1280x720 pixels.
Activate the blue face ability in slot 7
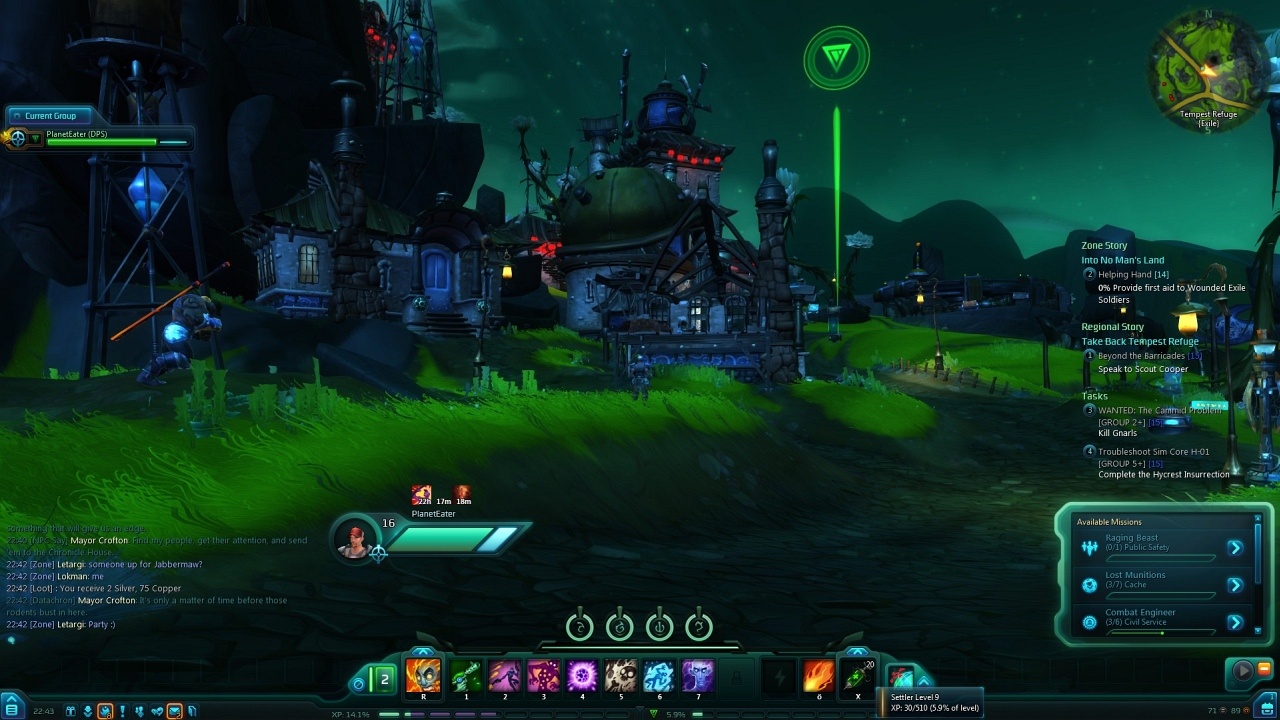[698, 677]
